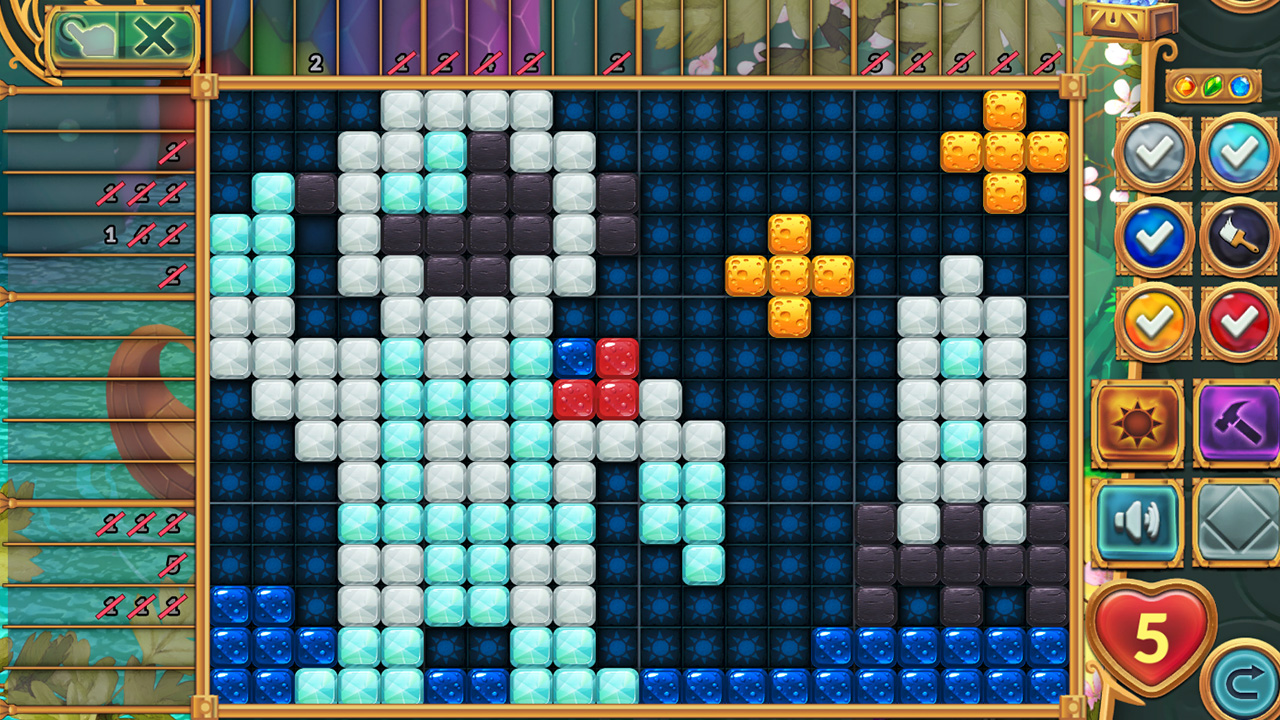
Task: Toggle the silver checkmark color button
Action: pos(1152,152)
